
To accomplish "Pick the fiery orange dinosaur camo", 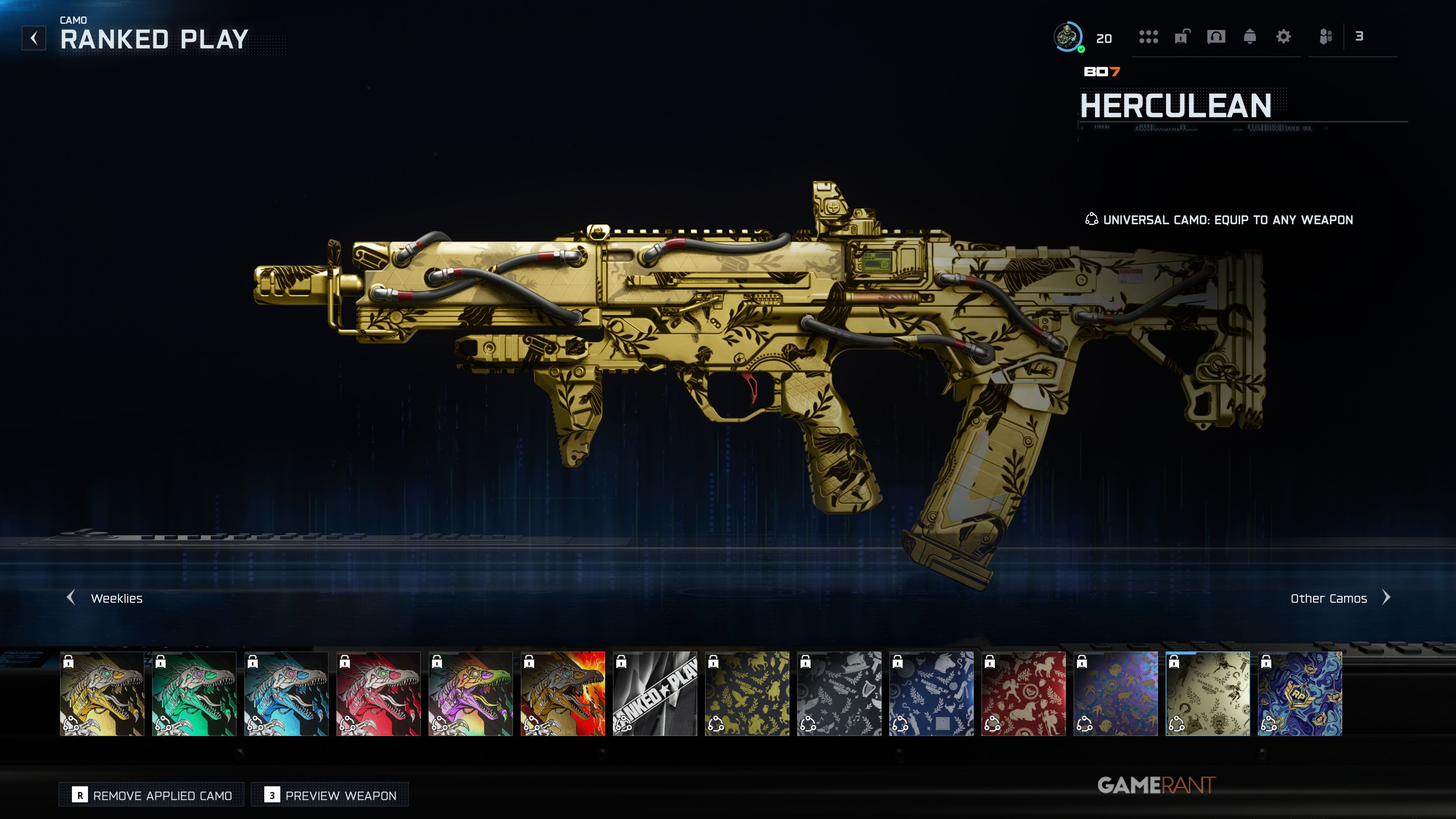I will [x=563, y=693].
